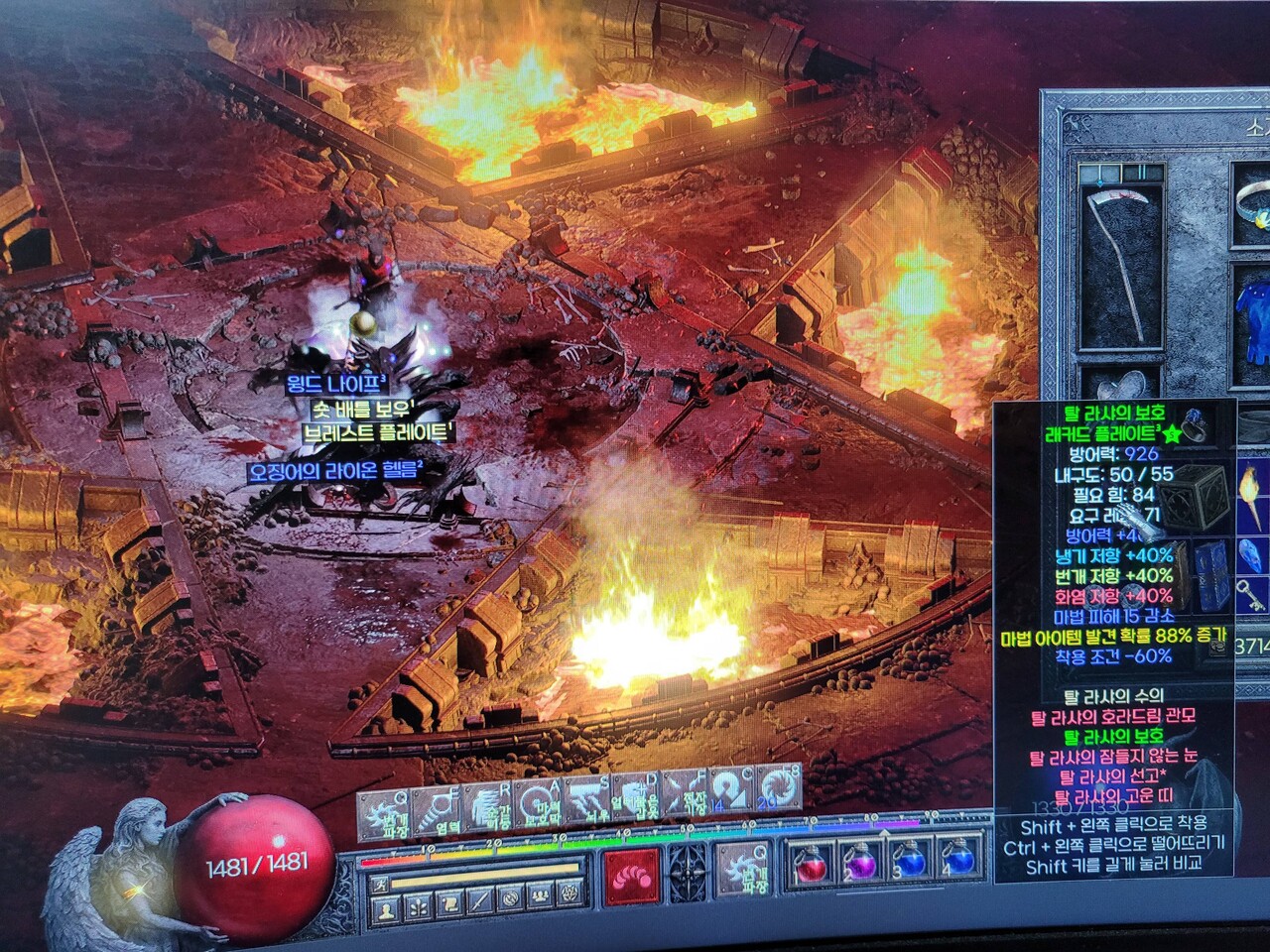Drink the blue mana potion in slot 3
The image size is (1270, 952).
pyautogui.click(x=908, y=863)
